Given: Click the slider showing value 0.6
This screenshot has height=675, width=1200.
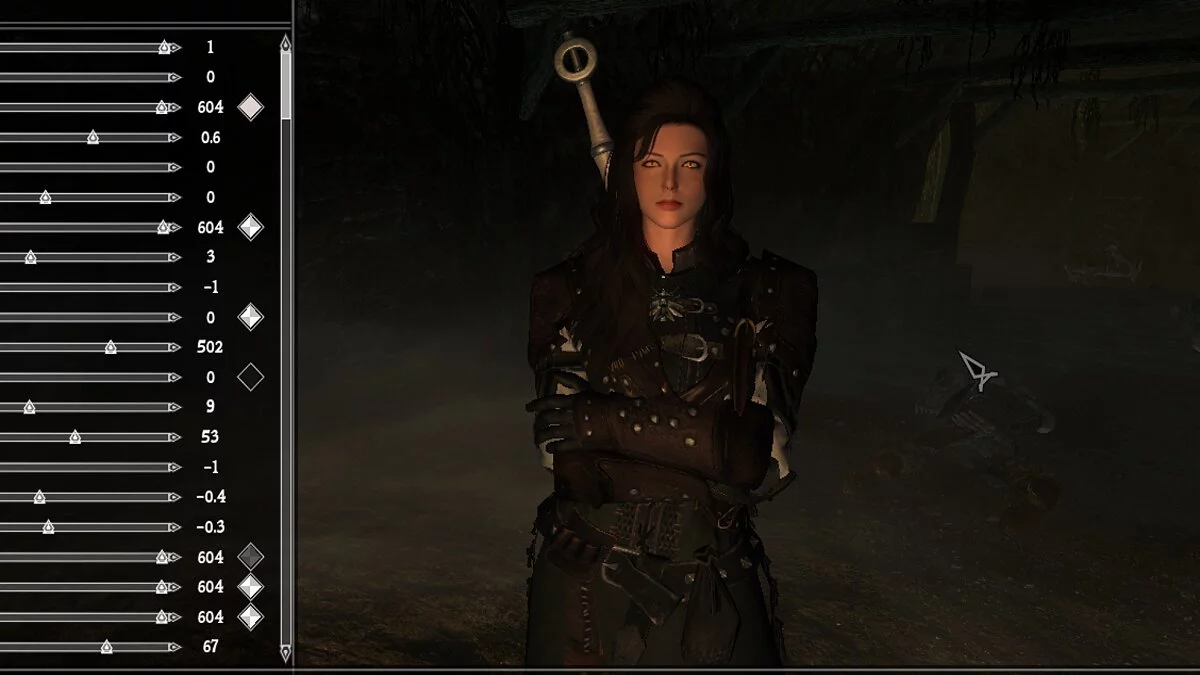Looking at the screenshot, I should [93, 137].
